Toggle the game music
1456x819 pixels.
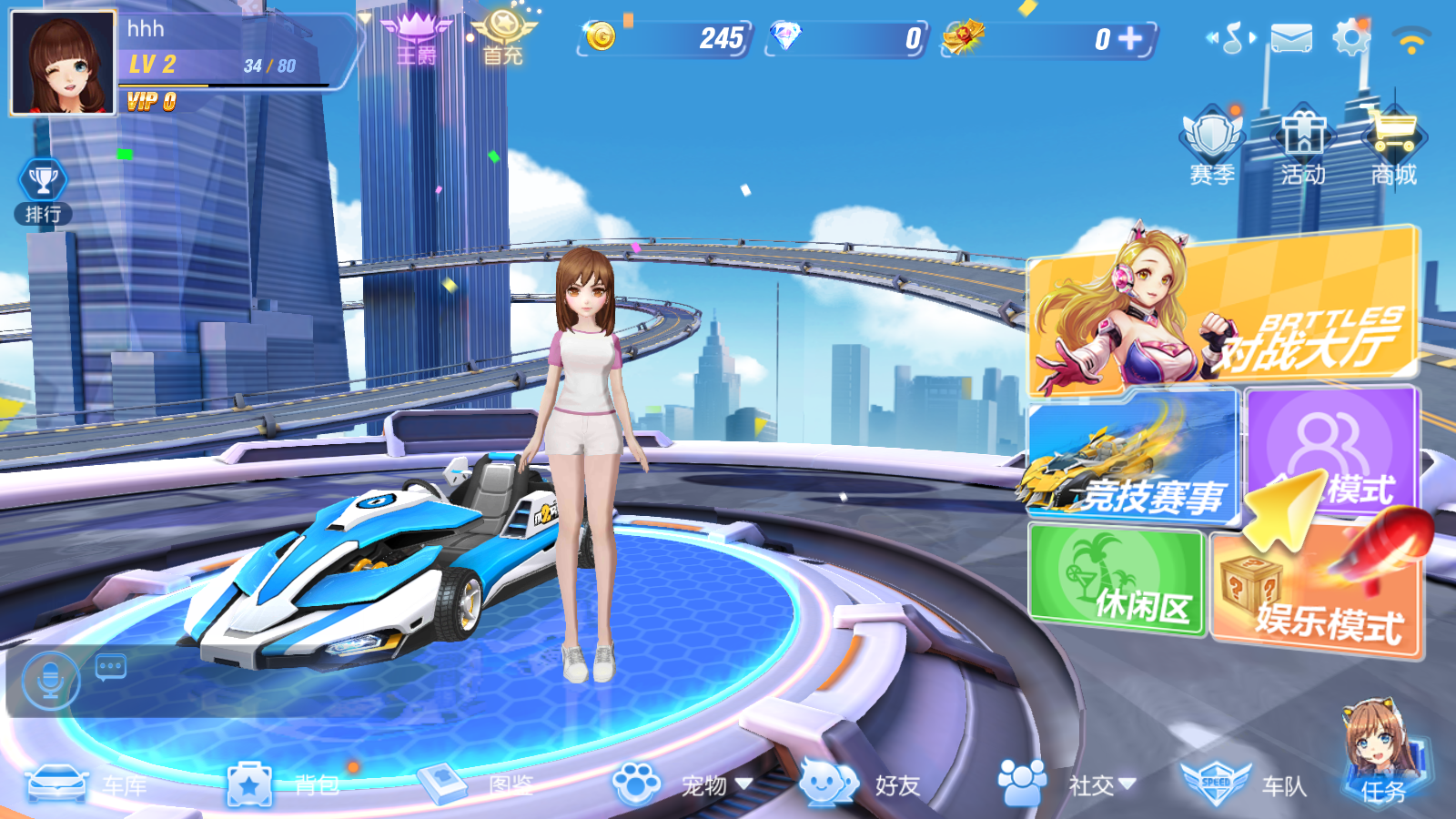pyautogui.click(x=1233, y=36)
